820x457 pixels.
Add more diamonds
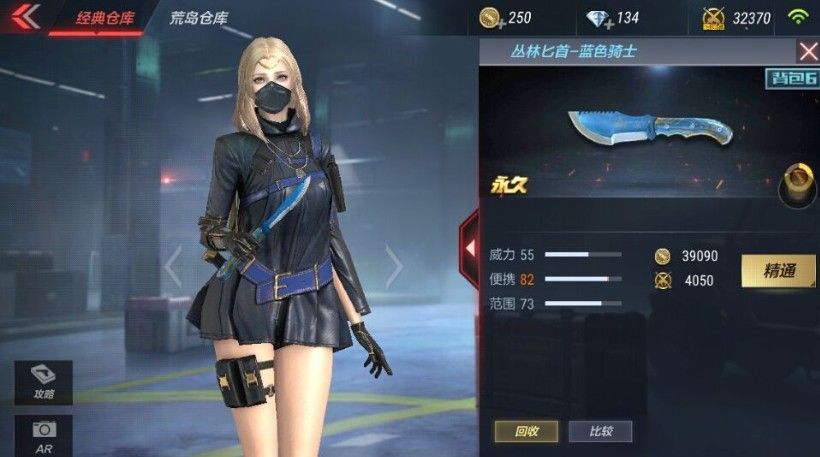tap(596, 18)
